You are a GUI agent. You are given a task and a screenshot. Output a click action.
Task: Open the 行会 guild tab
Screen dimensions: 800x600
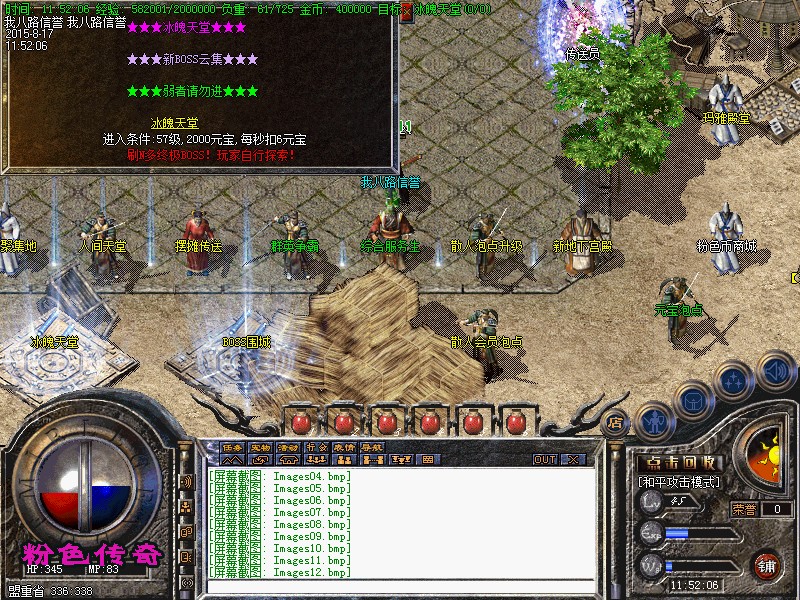(x=317, y=446)
